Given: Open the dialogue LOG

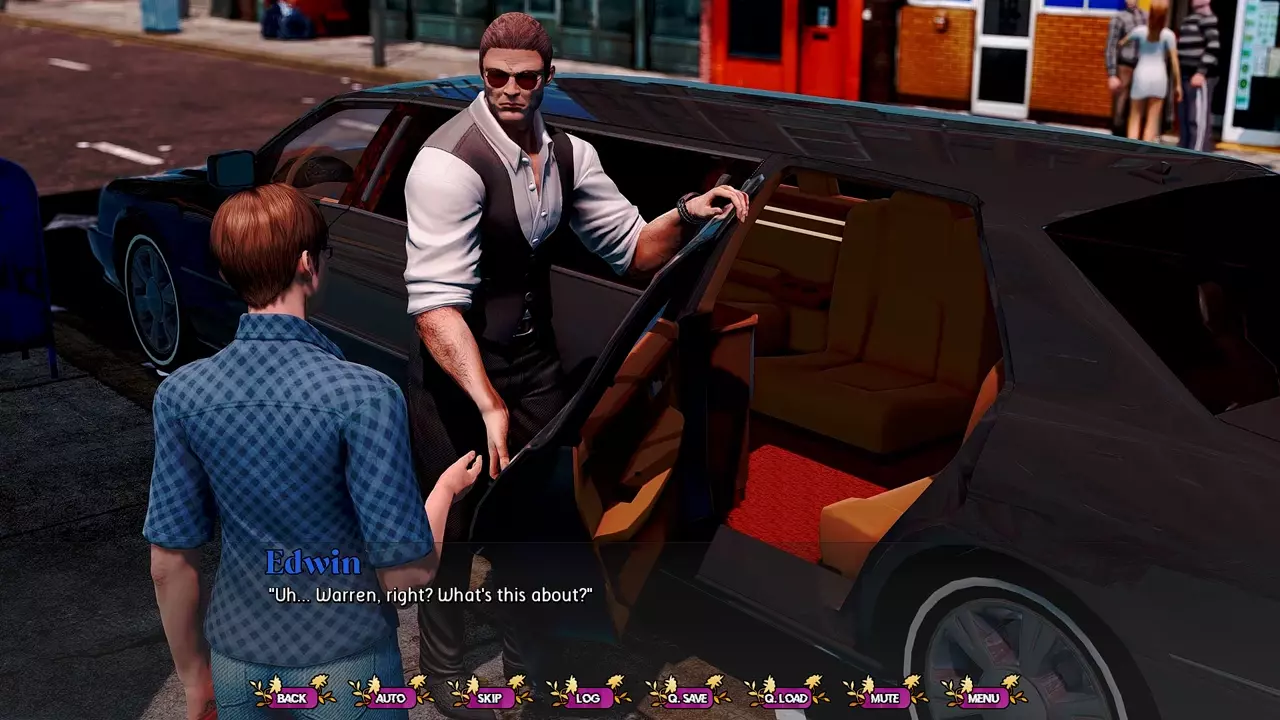Looking at the screenshot, I should point(588,697).
